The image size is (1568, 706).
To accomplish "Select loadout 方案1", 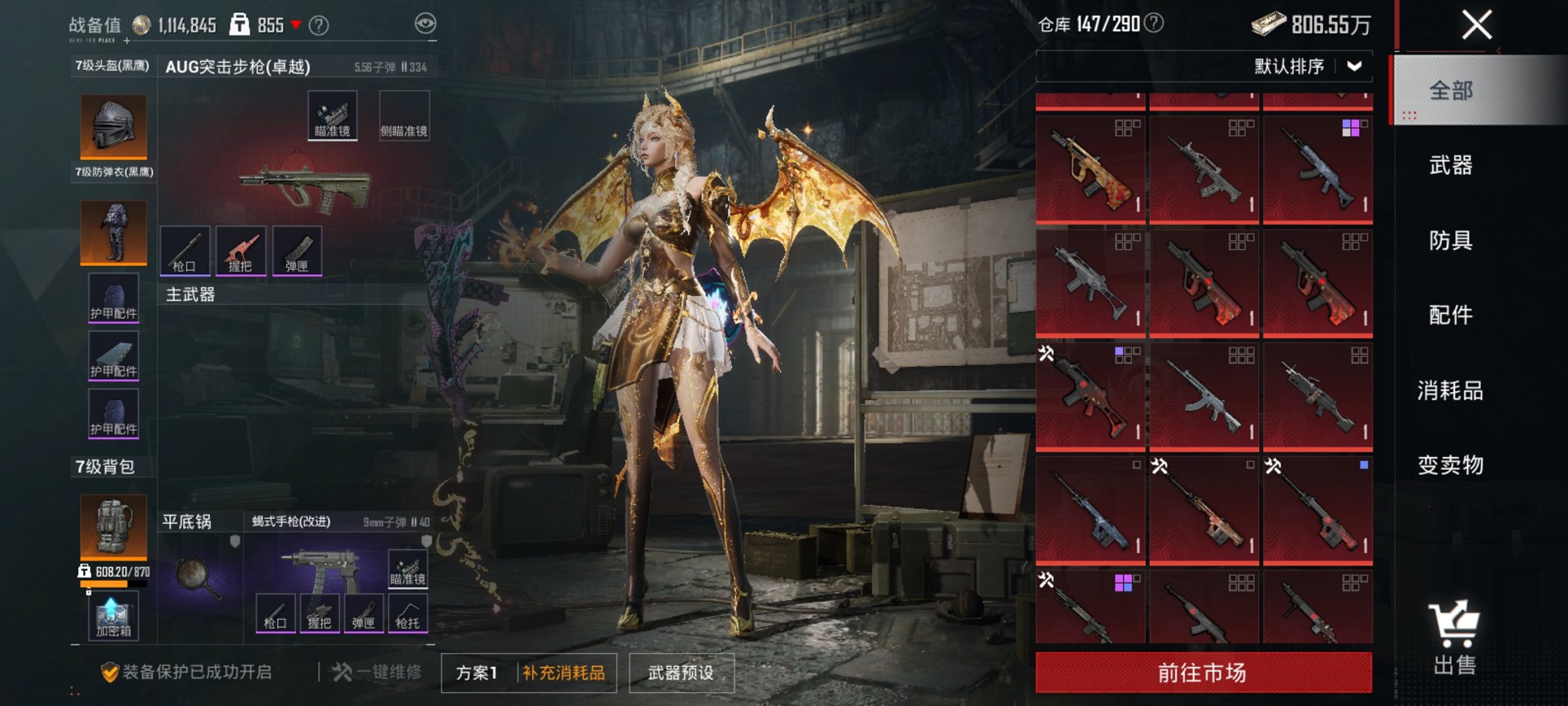I will (x=477, y=673).
